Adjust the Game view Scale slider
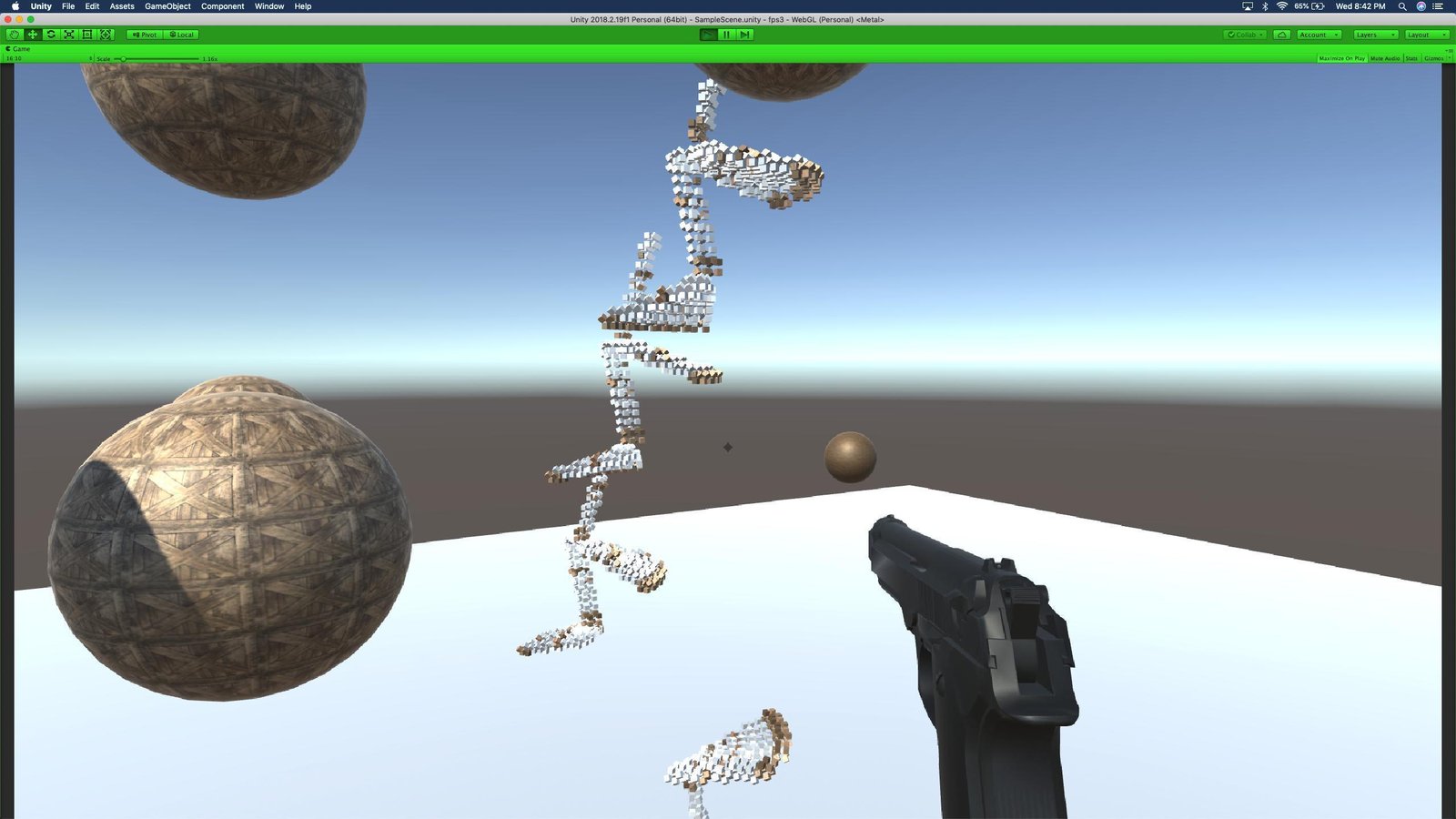1456x819 pixels. [x=123, y=58]
